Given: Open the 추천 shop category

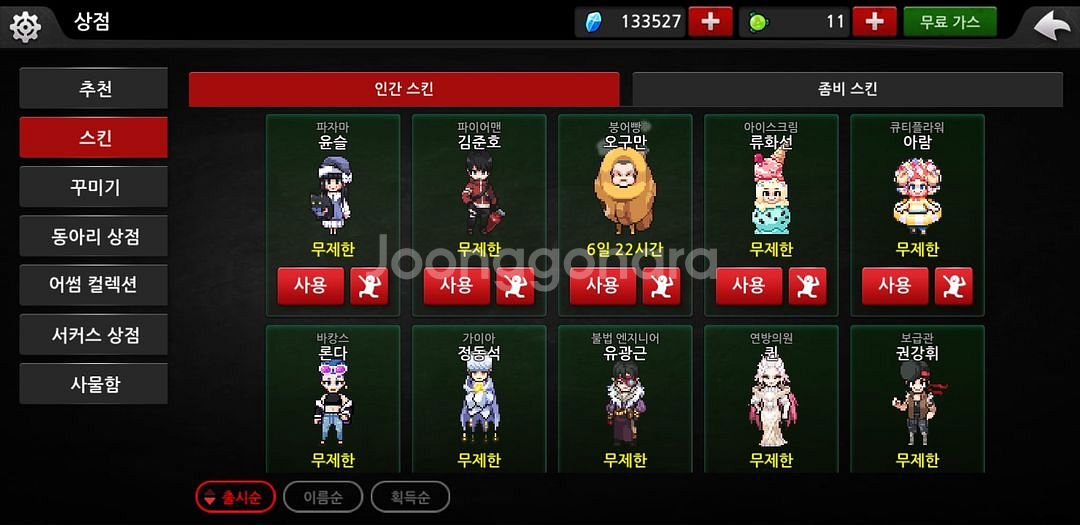Looking at the screenshot, I should [x=94, y=89].
